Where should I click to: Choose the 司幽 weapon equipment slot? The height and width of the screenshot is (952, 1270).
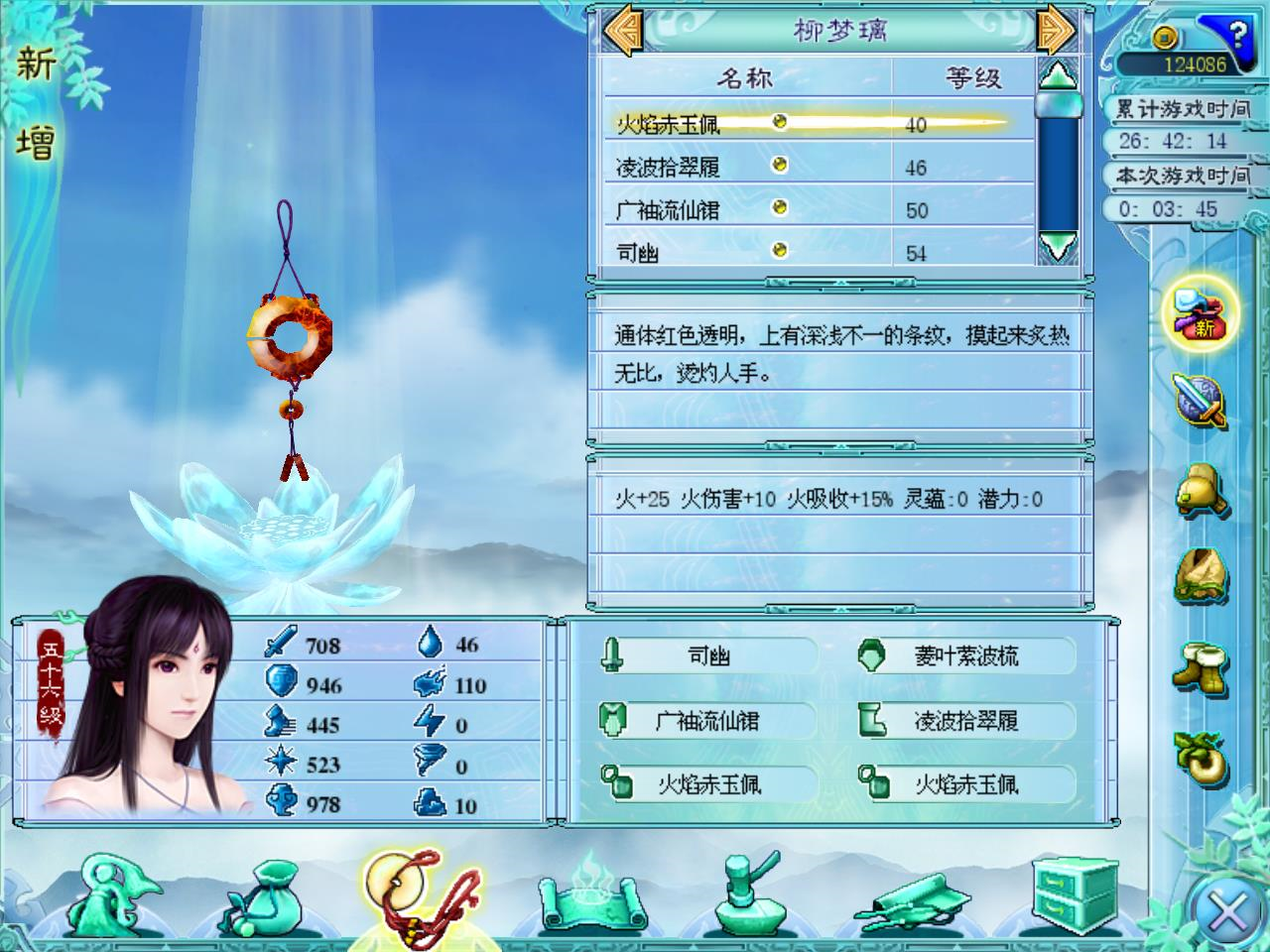pos(708,655)
